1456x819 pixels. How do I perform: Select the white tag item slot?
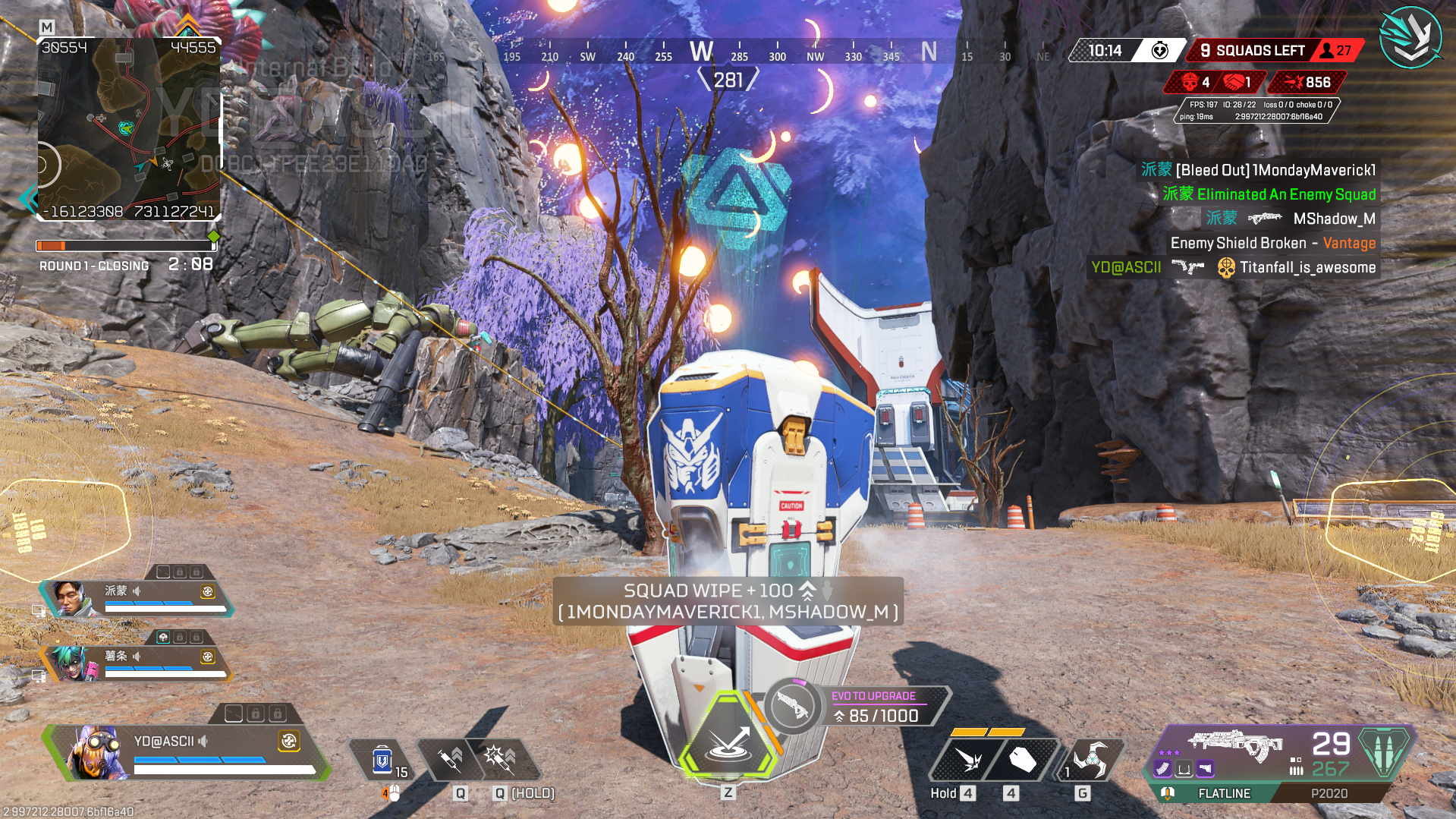click(1021, 760)
